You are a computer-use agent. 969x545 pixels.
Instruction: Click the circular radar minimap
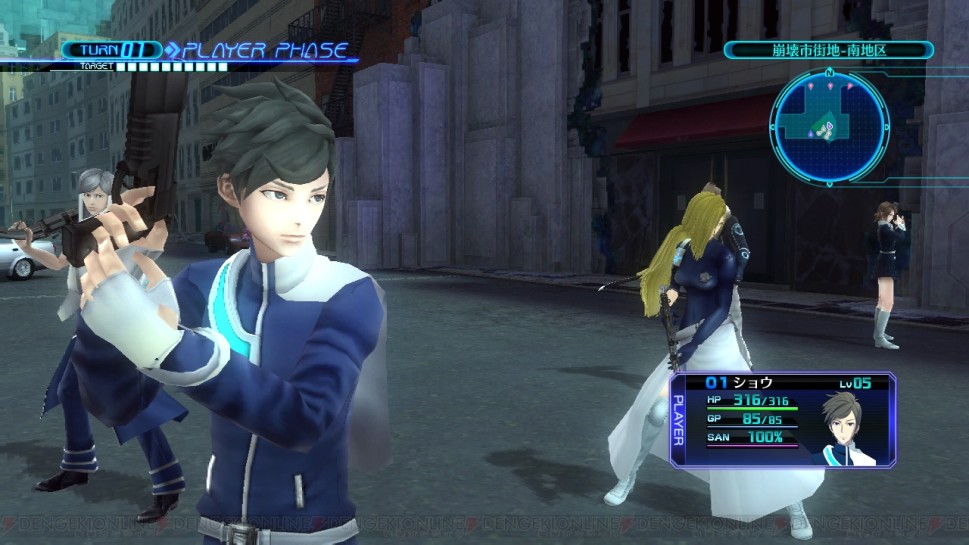pos(829,126)
